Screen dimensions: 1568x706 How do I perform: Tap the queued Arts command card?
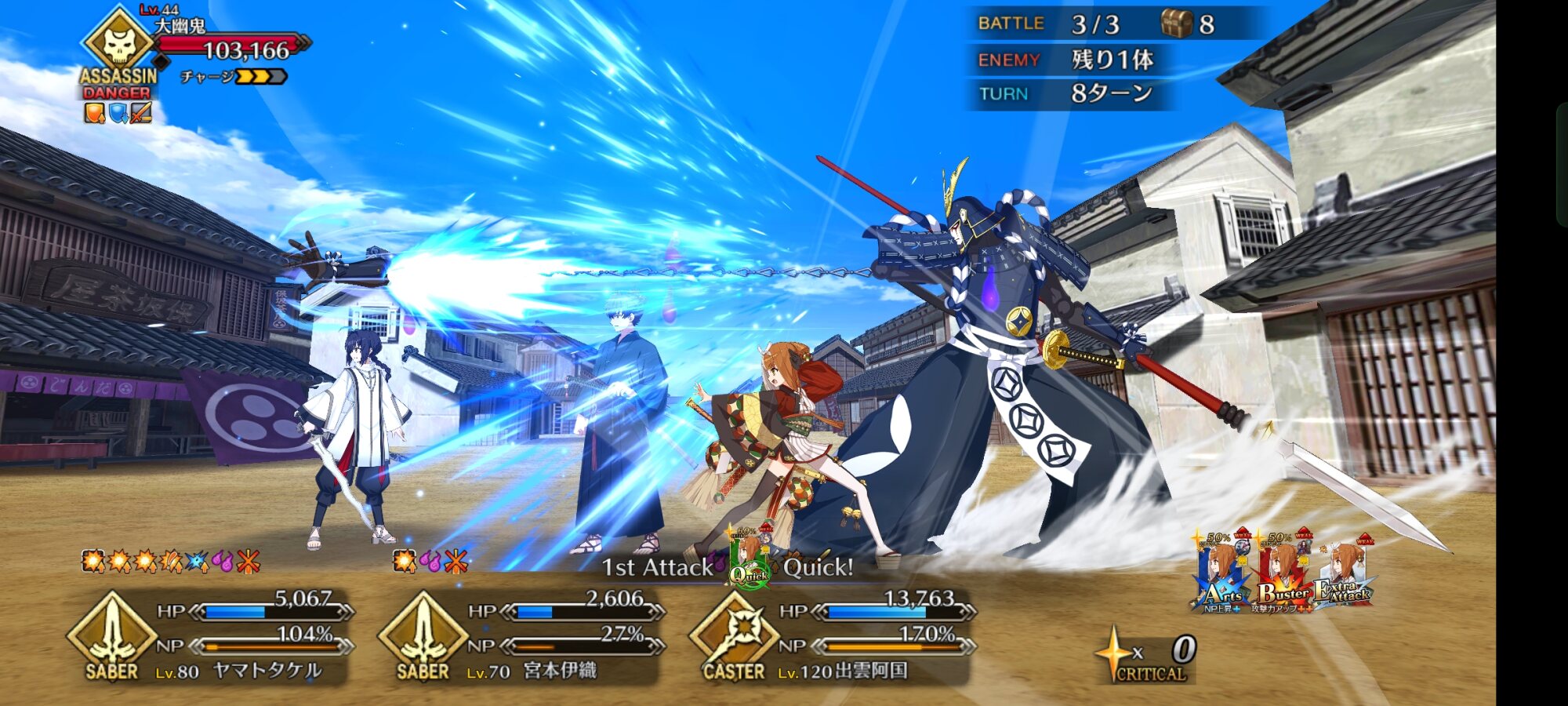[x=1221, y=574]
